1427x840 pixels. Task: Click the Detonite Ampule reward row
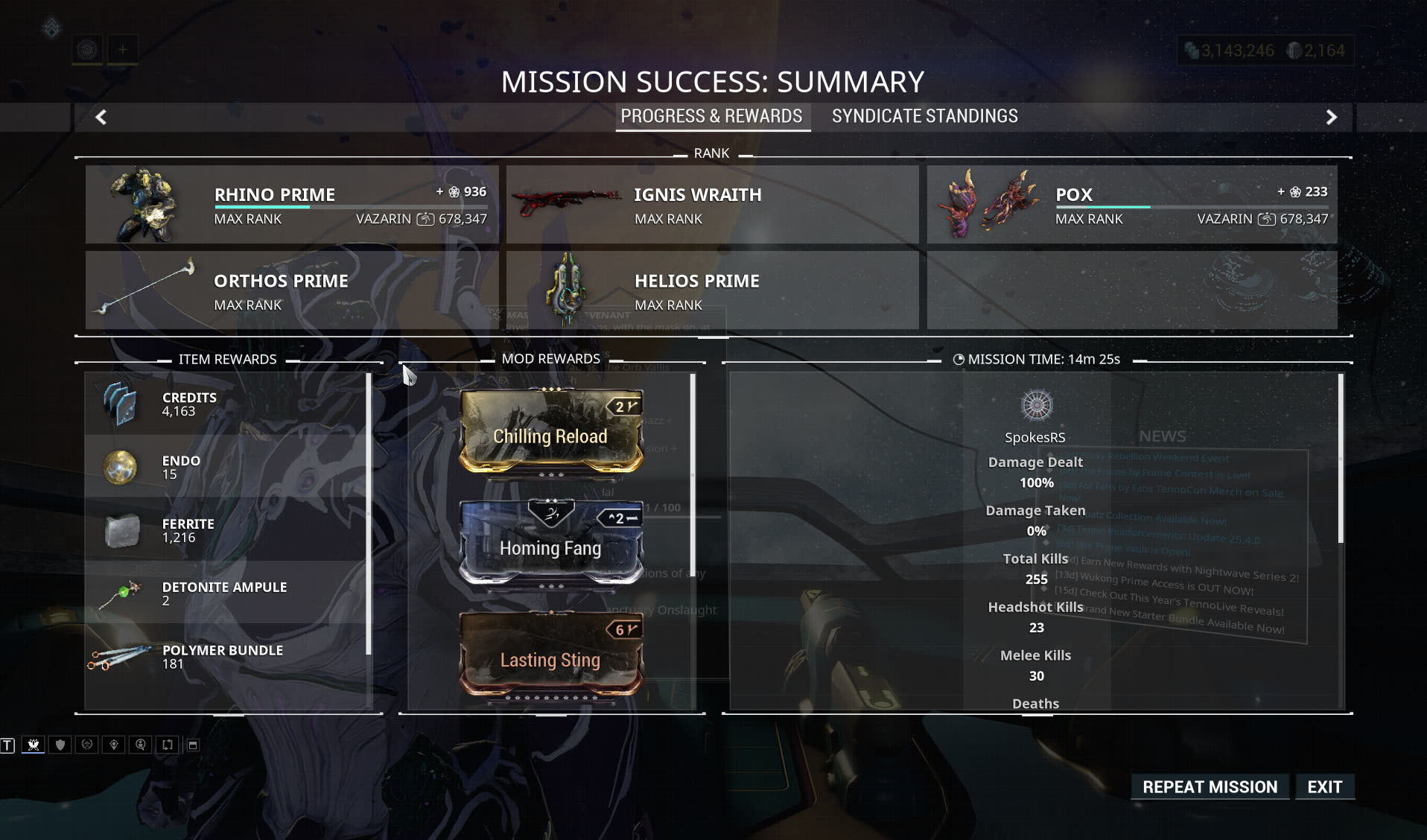tap(226, 594)
